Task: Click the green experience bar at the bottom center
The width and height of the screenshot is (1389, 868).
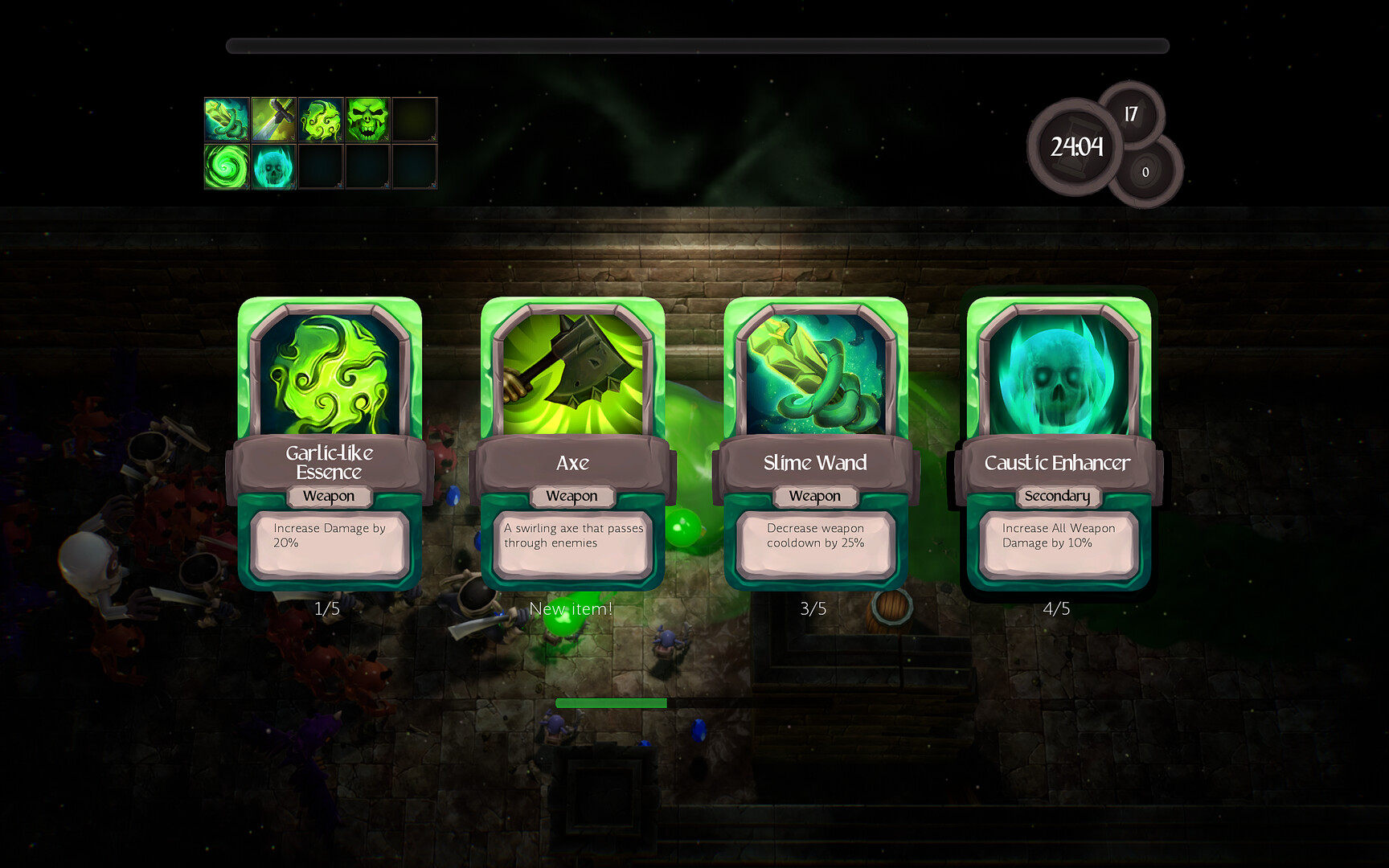Action: [x=611, y=703]
